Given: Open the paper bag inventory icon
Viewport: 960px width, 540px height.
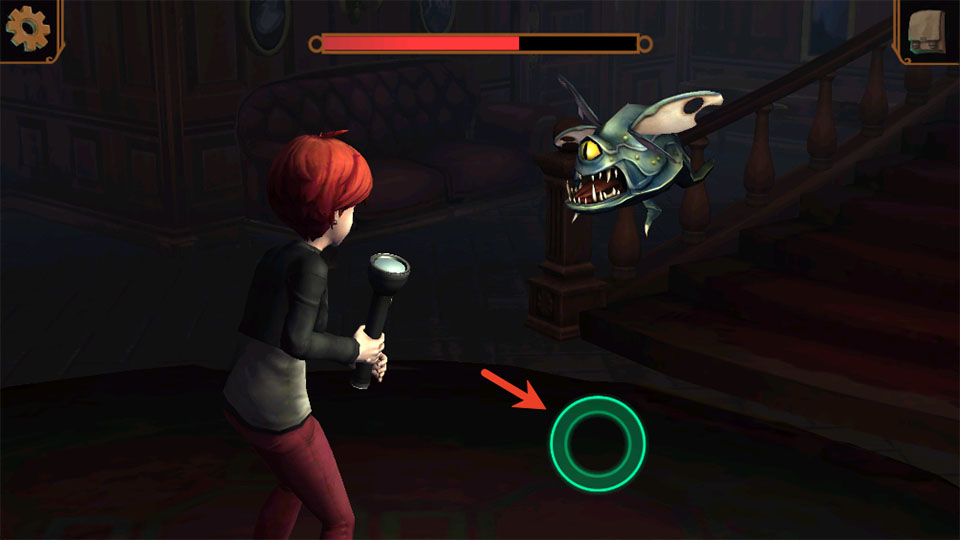Looking at the screenshot, I should [x=928, y=30].
